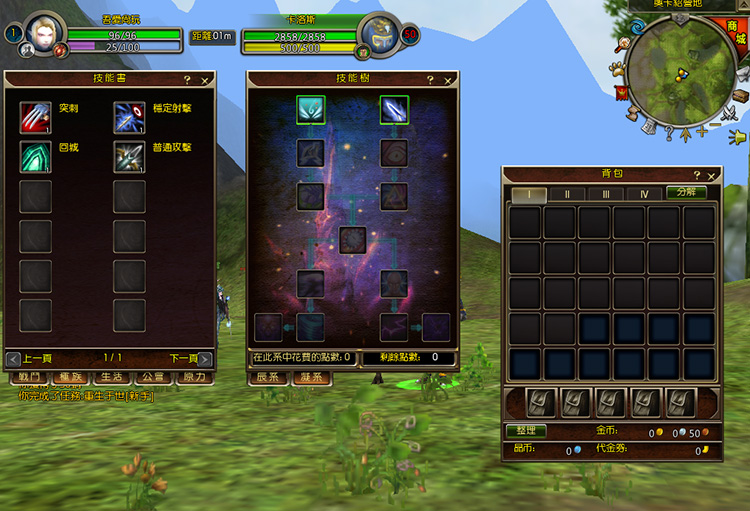Switch to the 公會 skill tab
The image size is (750, 511).
153,377
